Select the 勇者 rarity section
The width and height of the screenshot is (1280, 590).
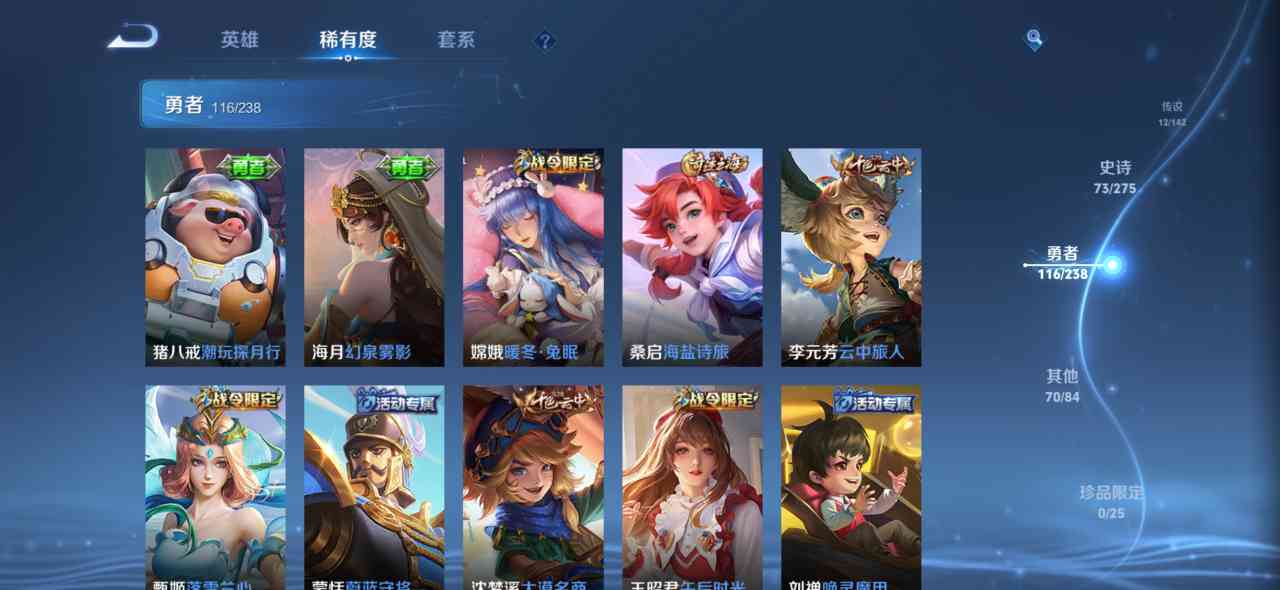(1062, 264)
